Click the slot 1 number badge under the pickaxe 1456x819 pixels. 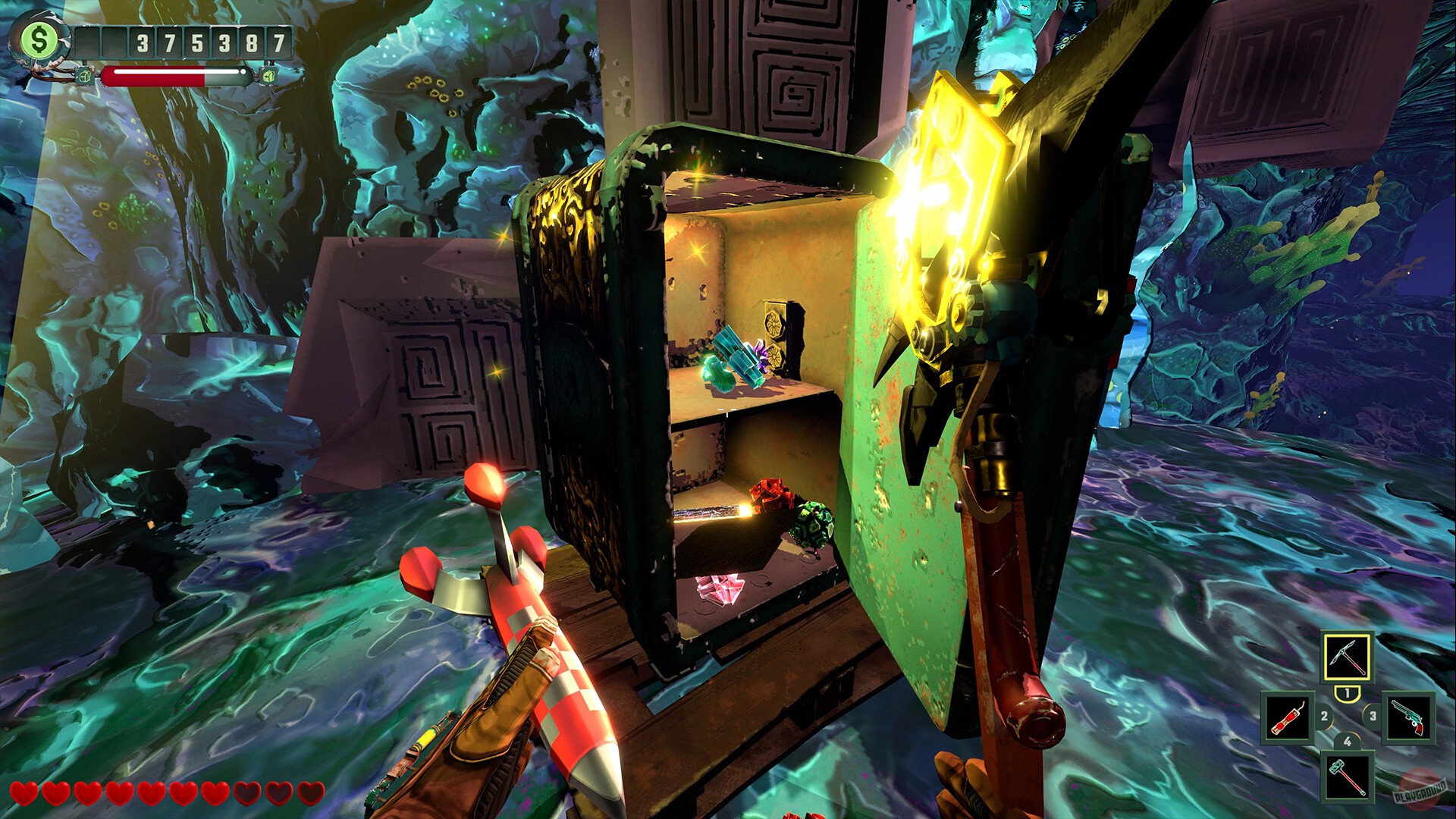coord(1348,693)
